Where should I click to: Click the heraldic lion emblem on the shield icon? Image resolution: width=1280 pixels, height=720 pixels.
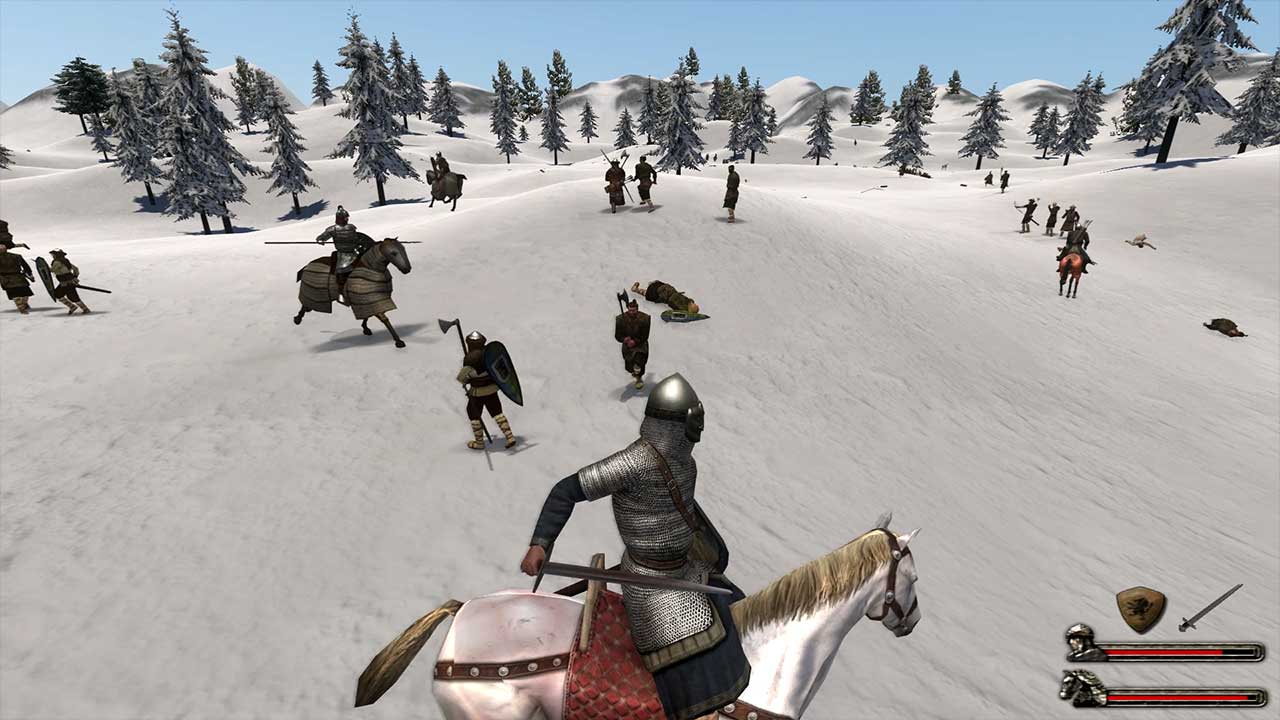pos(1138,605)
